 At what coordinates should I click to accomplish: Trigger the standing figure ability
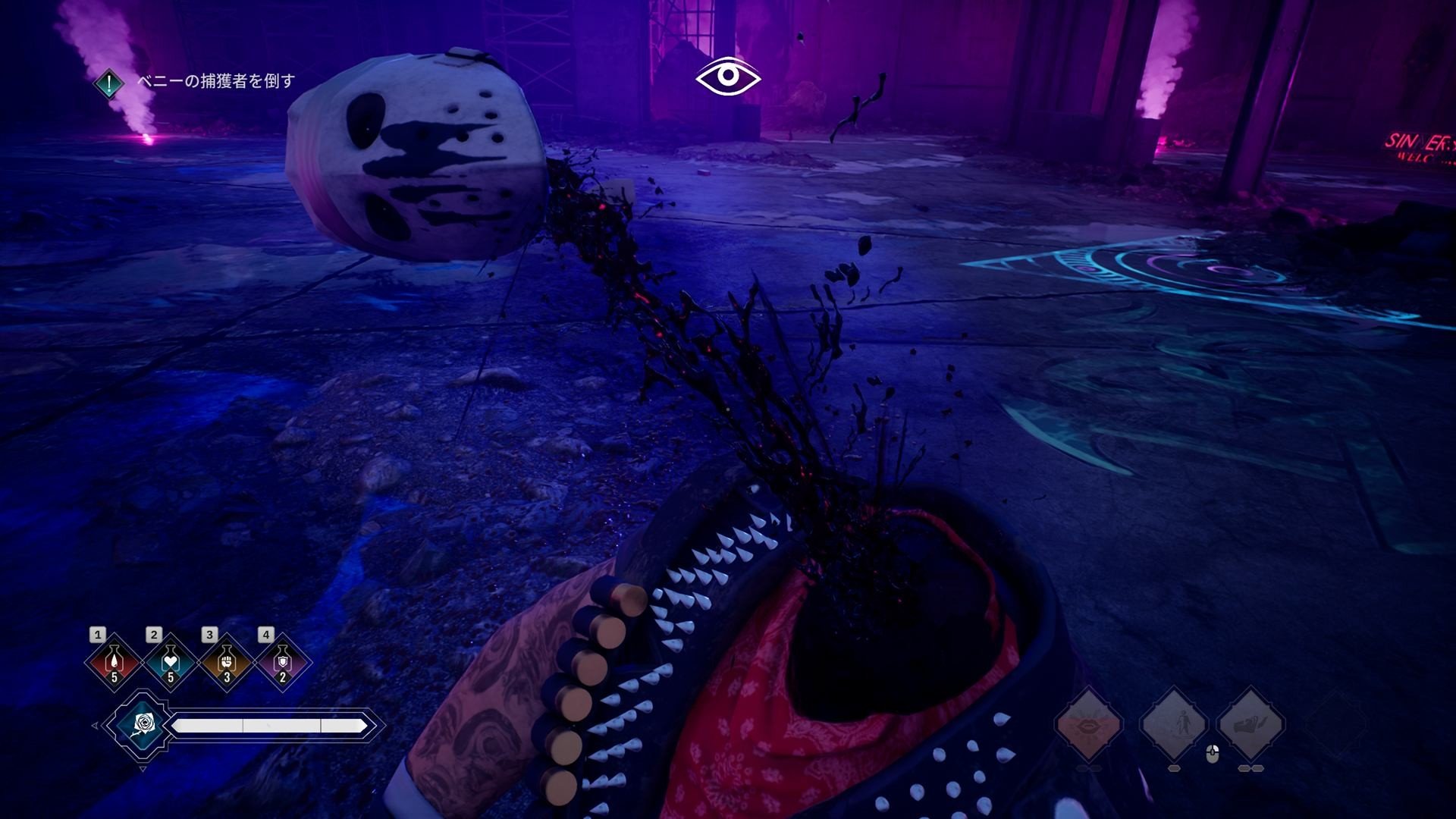[x=1173, y=724]
